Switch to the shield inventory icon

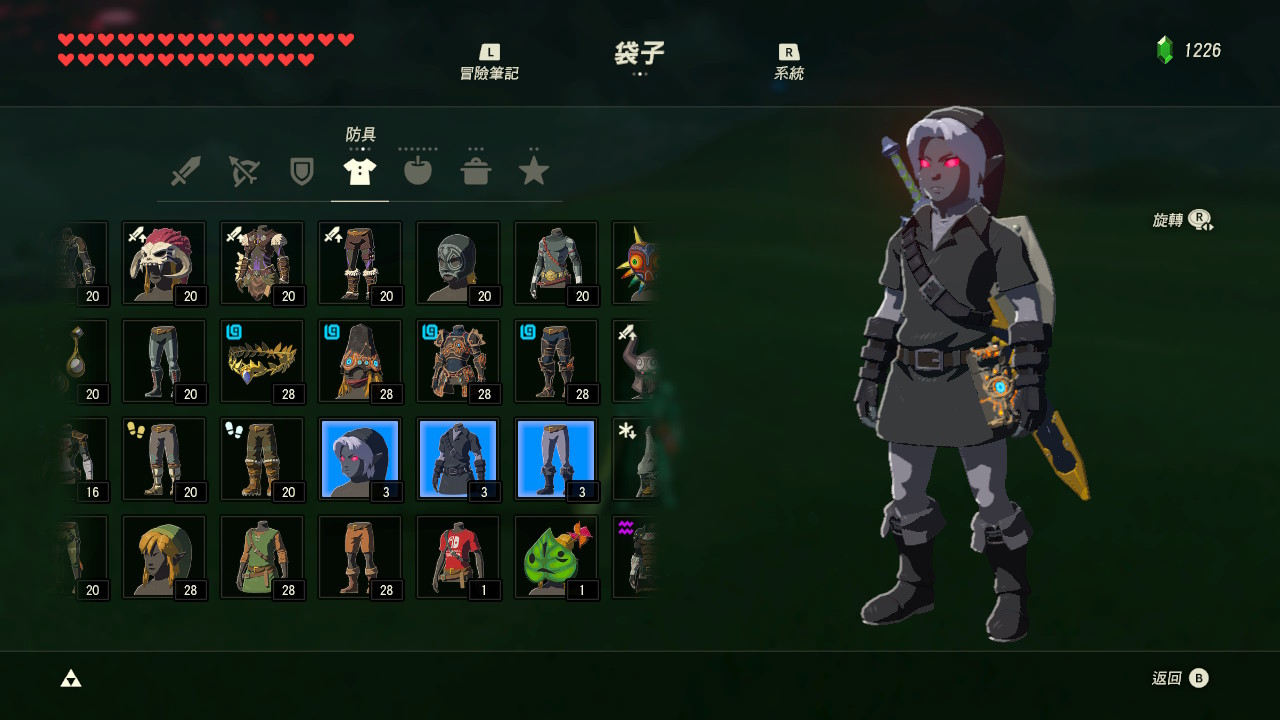pos(301,170)
